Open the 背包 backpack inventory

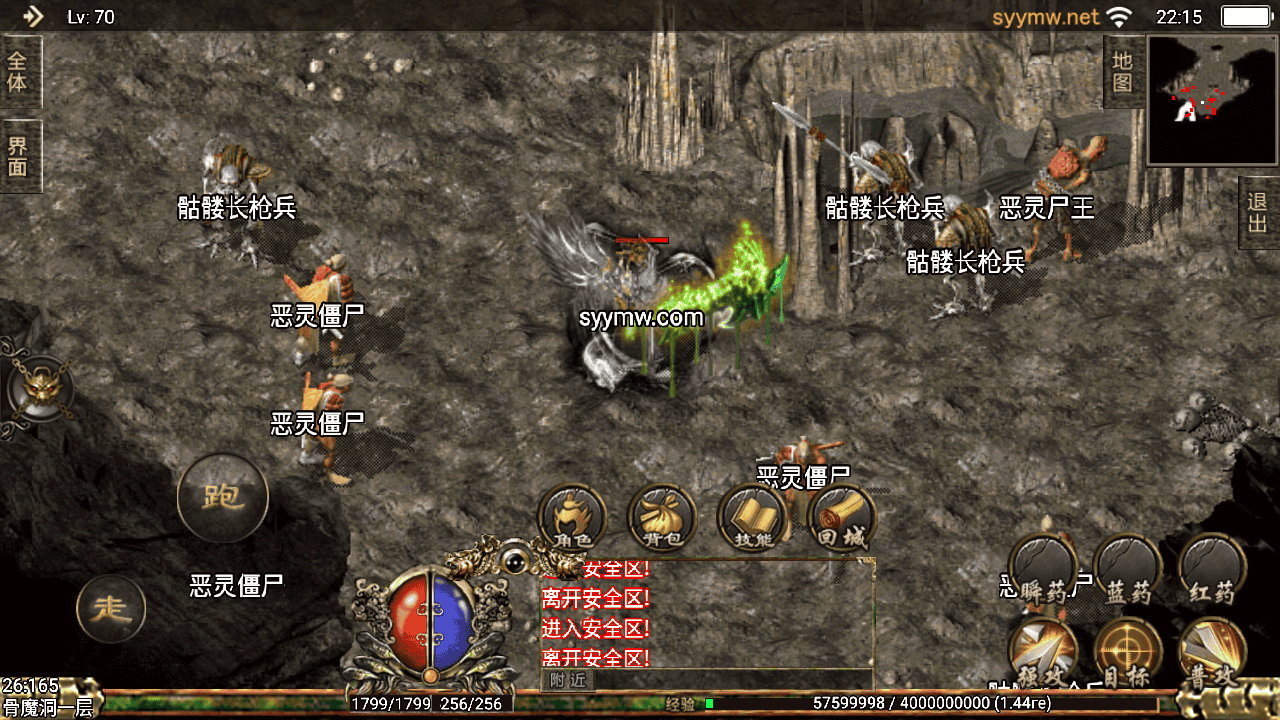tap(662, 518)
